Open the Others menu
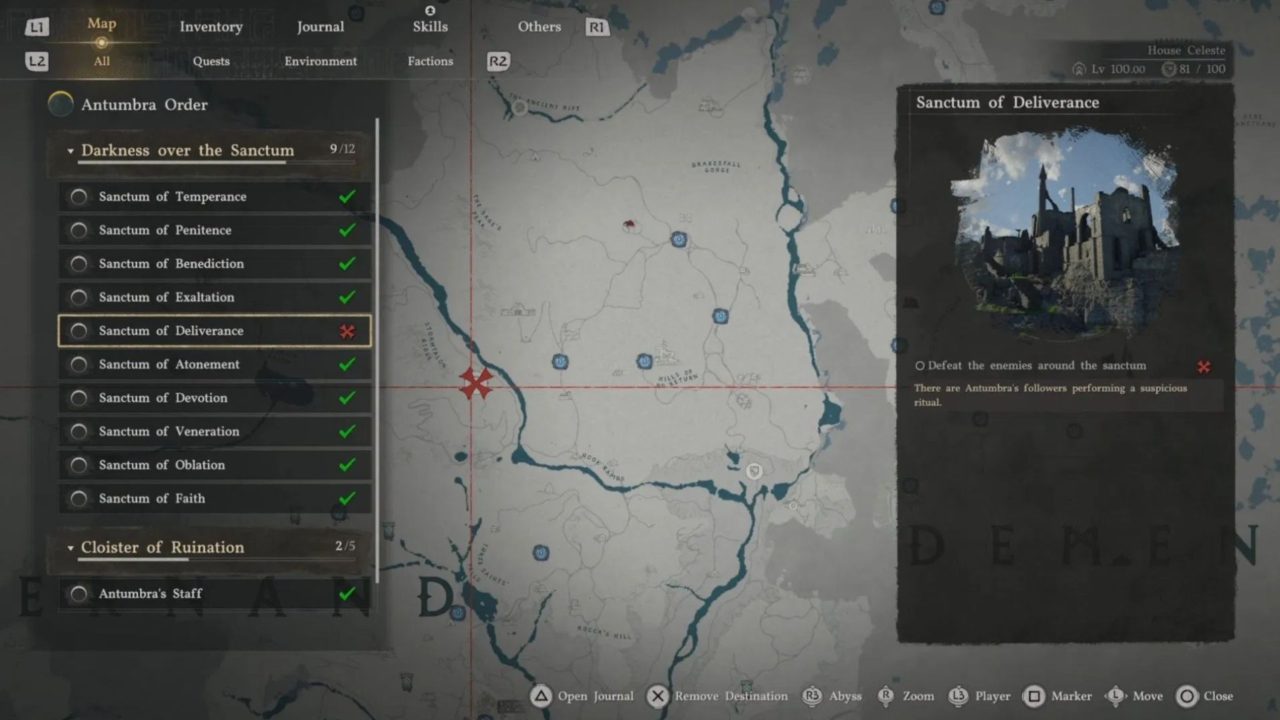 pos(539,27)
